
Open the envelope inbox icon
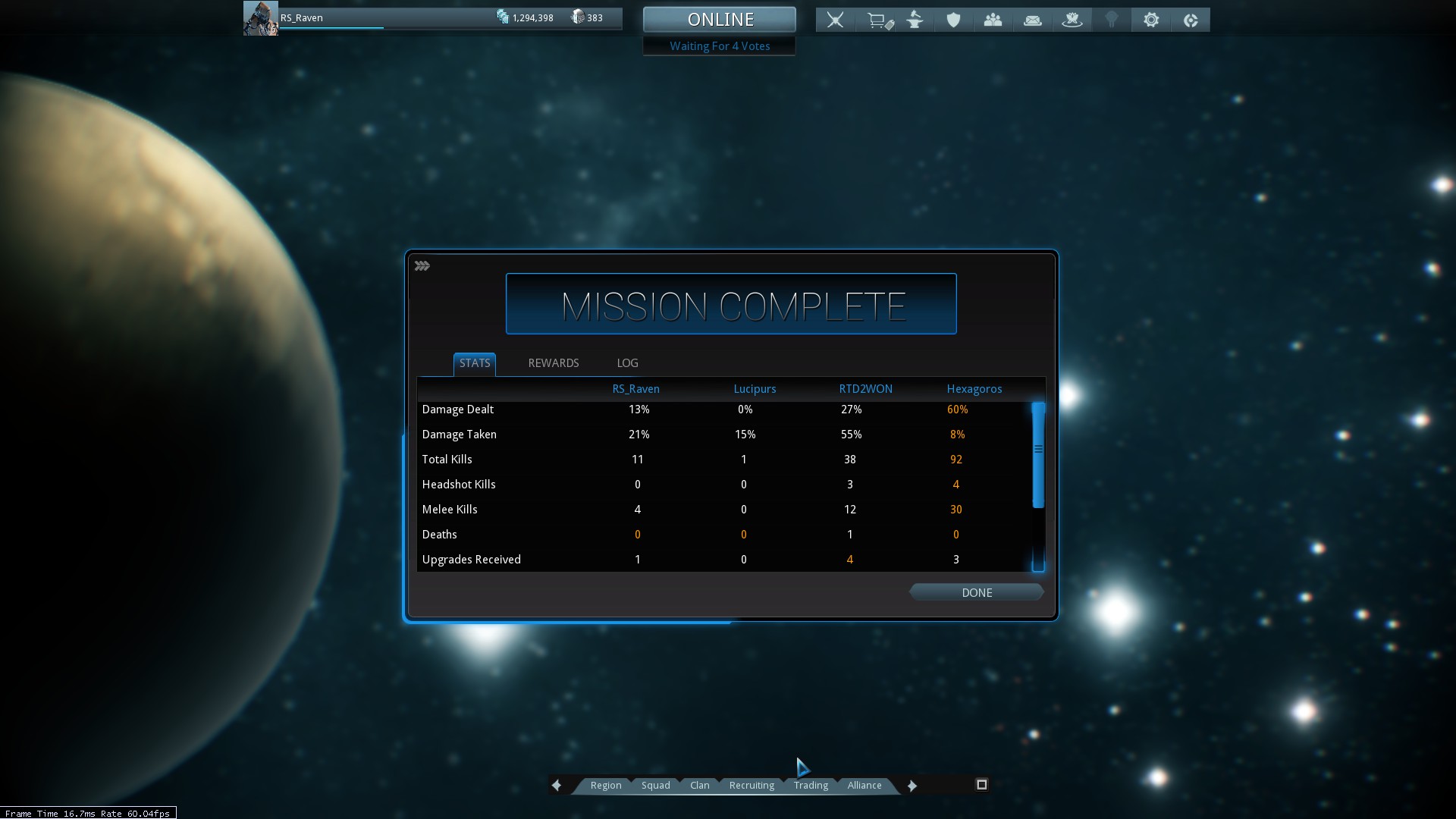point(1032,20)
